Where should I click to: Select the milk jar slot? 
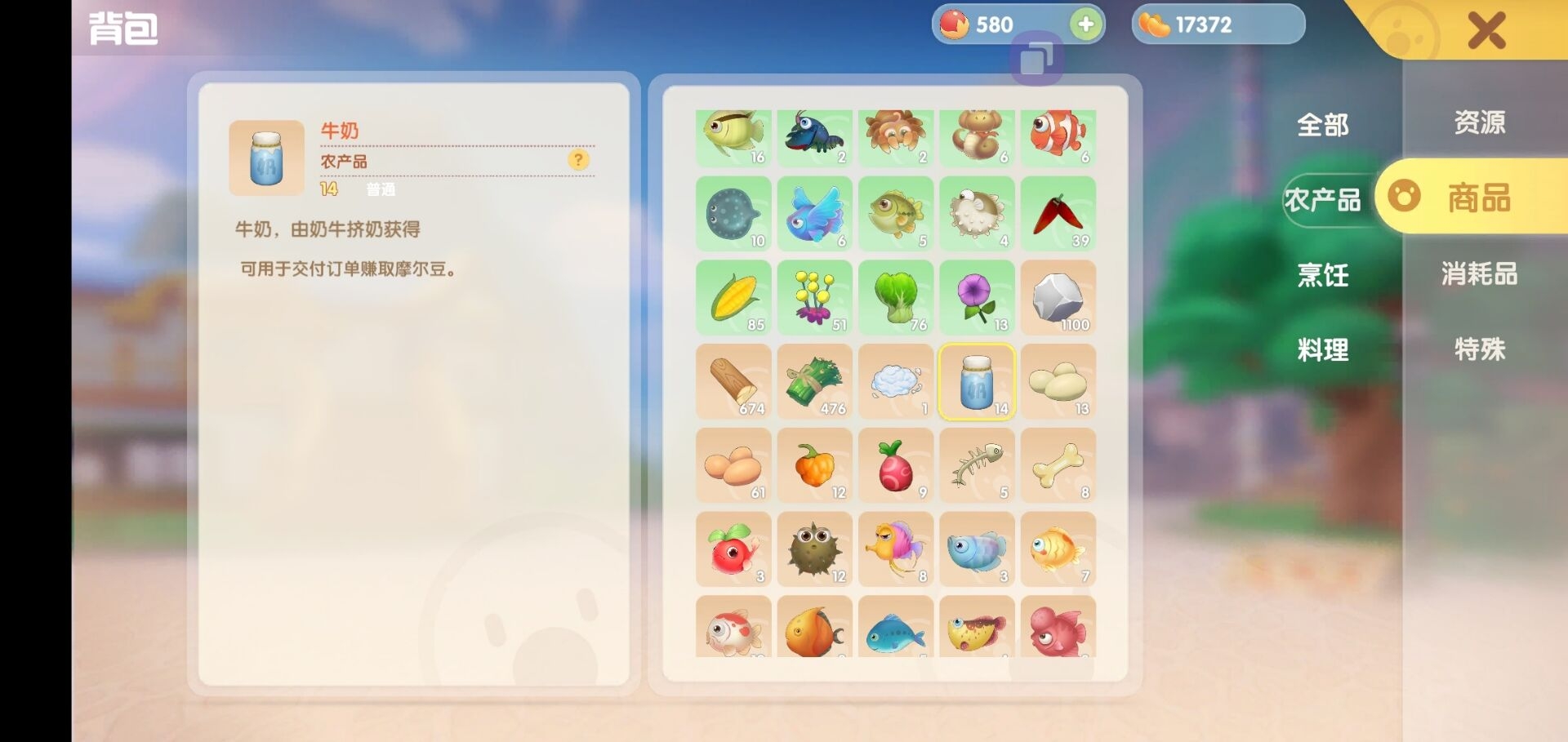tap(977, 381)
